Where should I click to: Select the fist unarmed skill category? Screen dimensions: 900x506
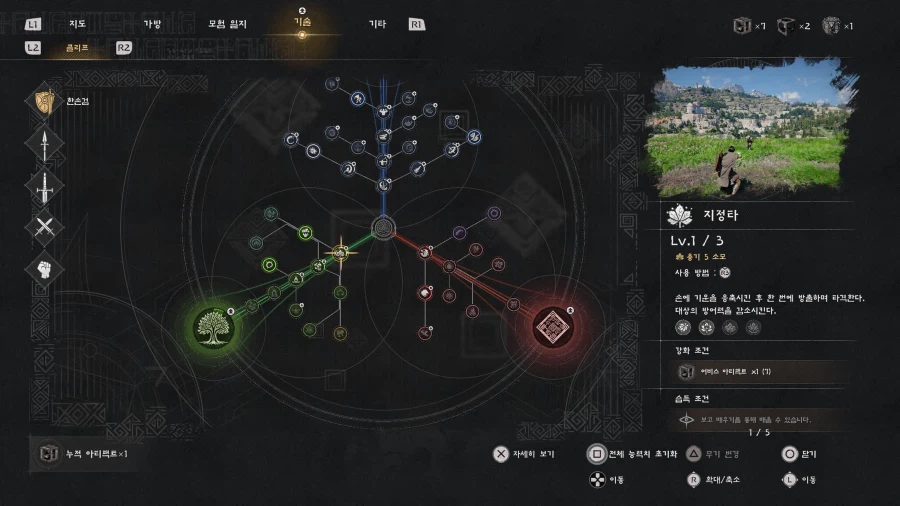click(44, 270)
